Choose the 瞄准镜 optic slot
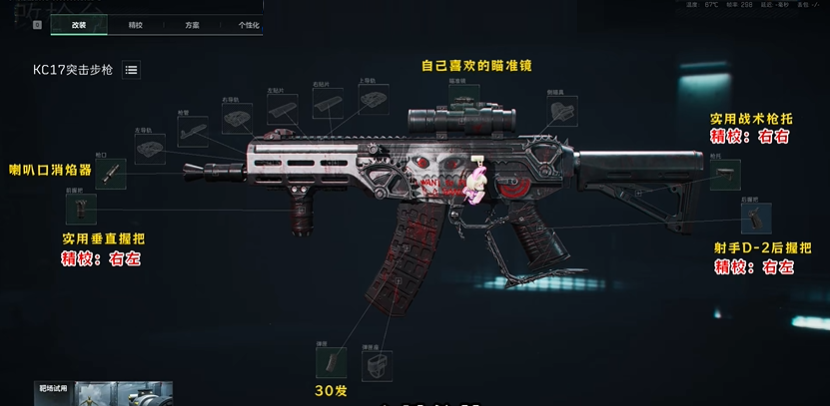830x406 pixels. tap(463, 98)
